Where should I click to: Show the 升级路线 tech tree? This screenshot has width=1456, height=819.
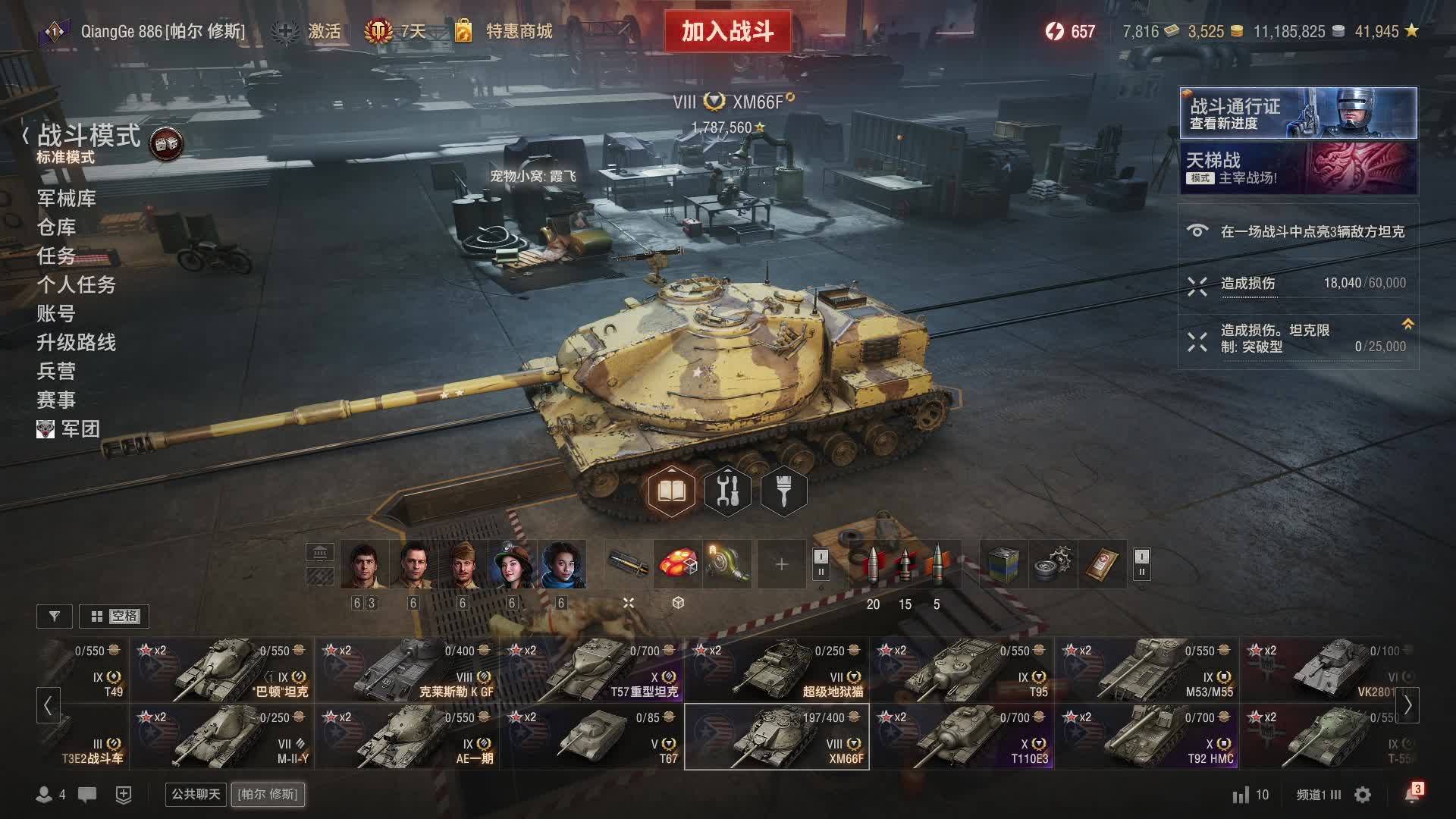click(77, 343)
